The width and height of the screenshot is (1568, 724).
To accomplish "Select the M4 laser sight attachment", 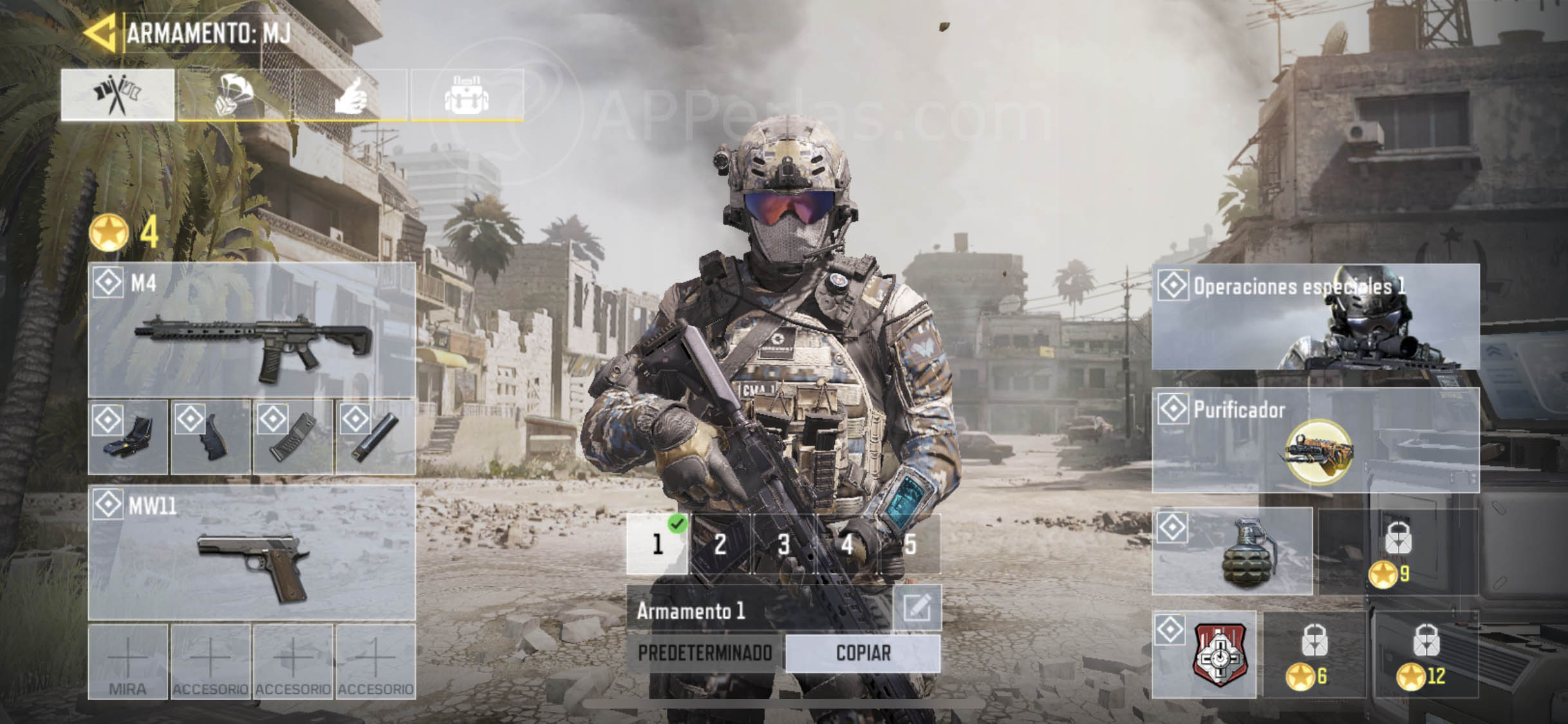I will pyautogui.click(x=127, y=438).
